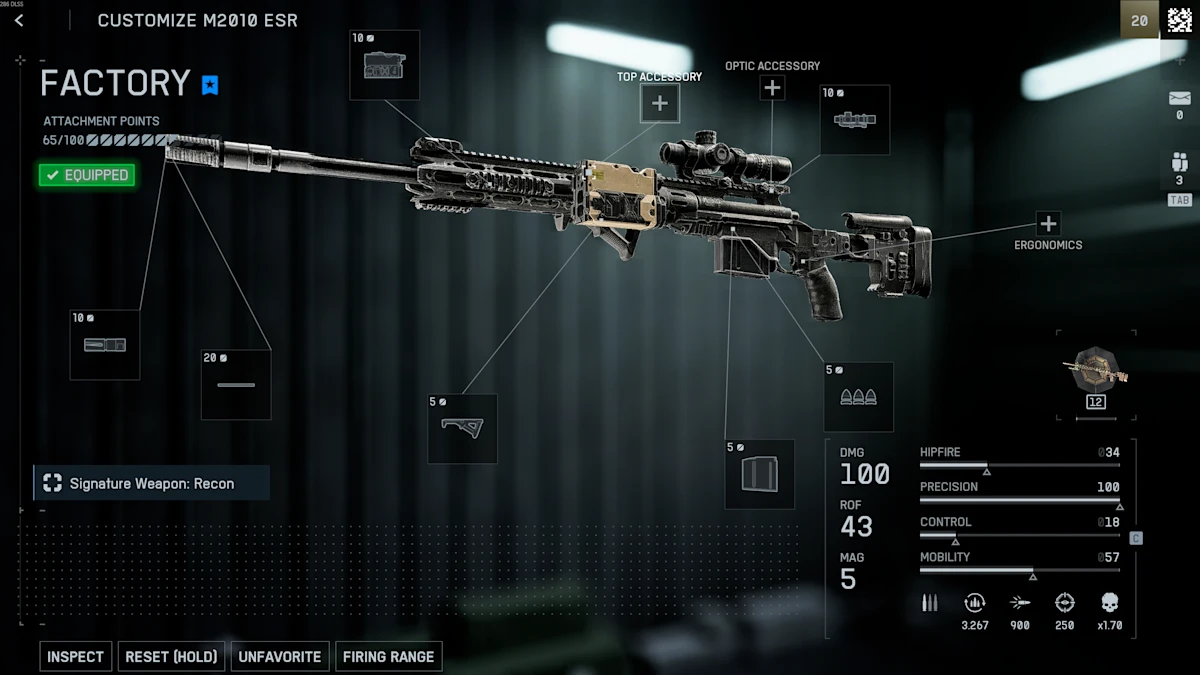
Task: Open the ammunition type slot
Action: 858,397
